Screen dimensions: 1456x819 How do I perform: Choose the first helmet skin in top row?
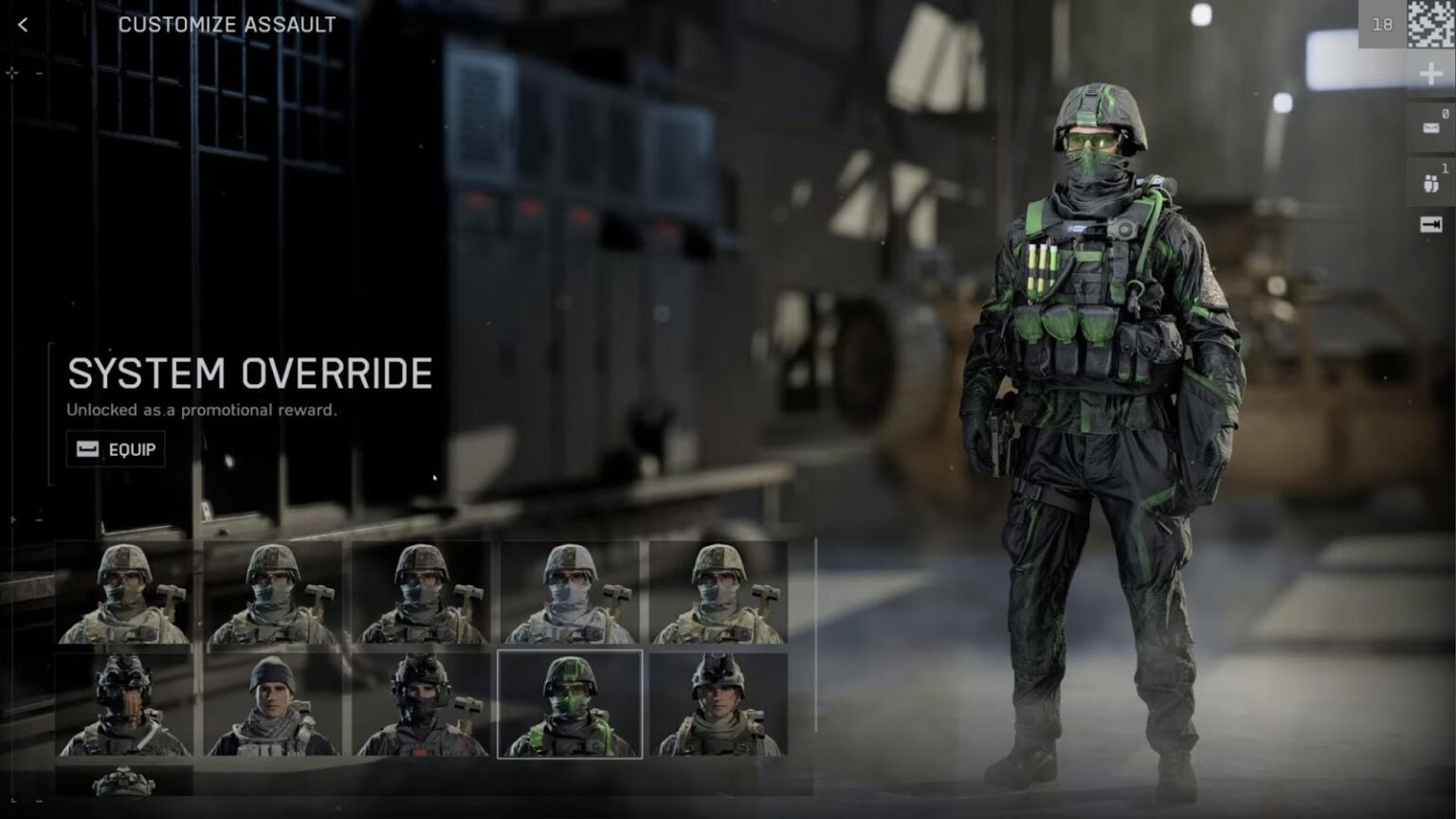coord(125,592)
